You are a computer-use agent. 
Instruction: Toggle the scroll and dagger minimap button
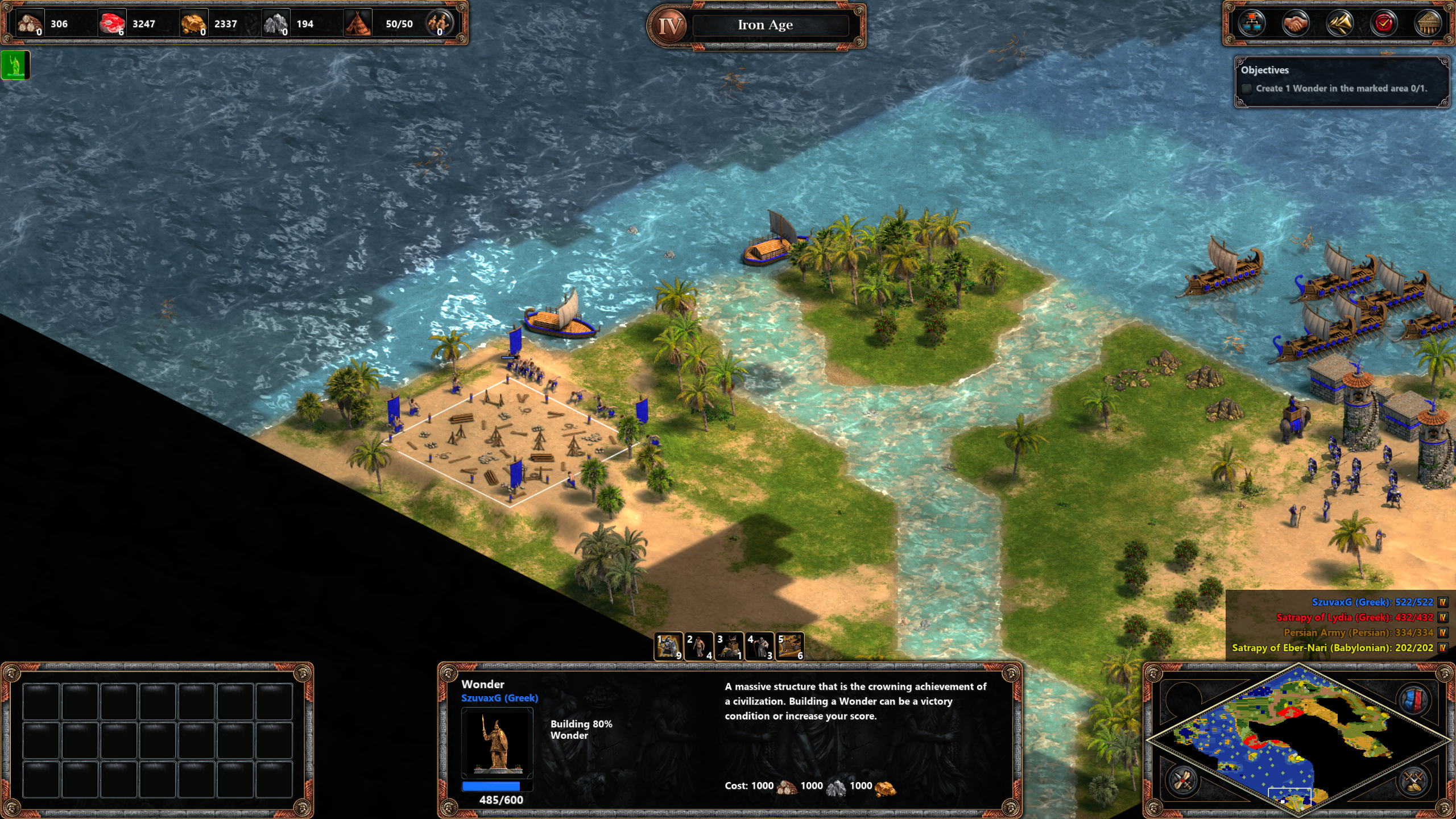point(1182,780)
